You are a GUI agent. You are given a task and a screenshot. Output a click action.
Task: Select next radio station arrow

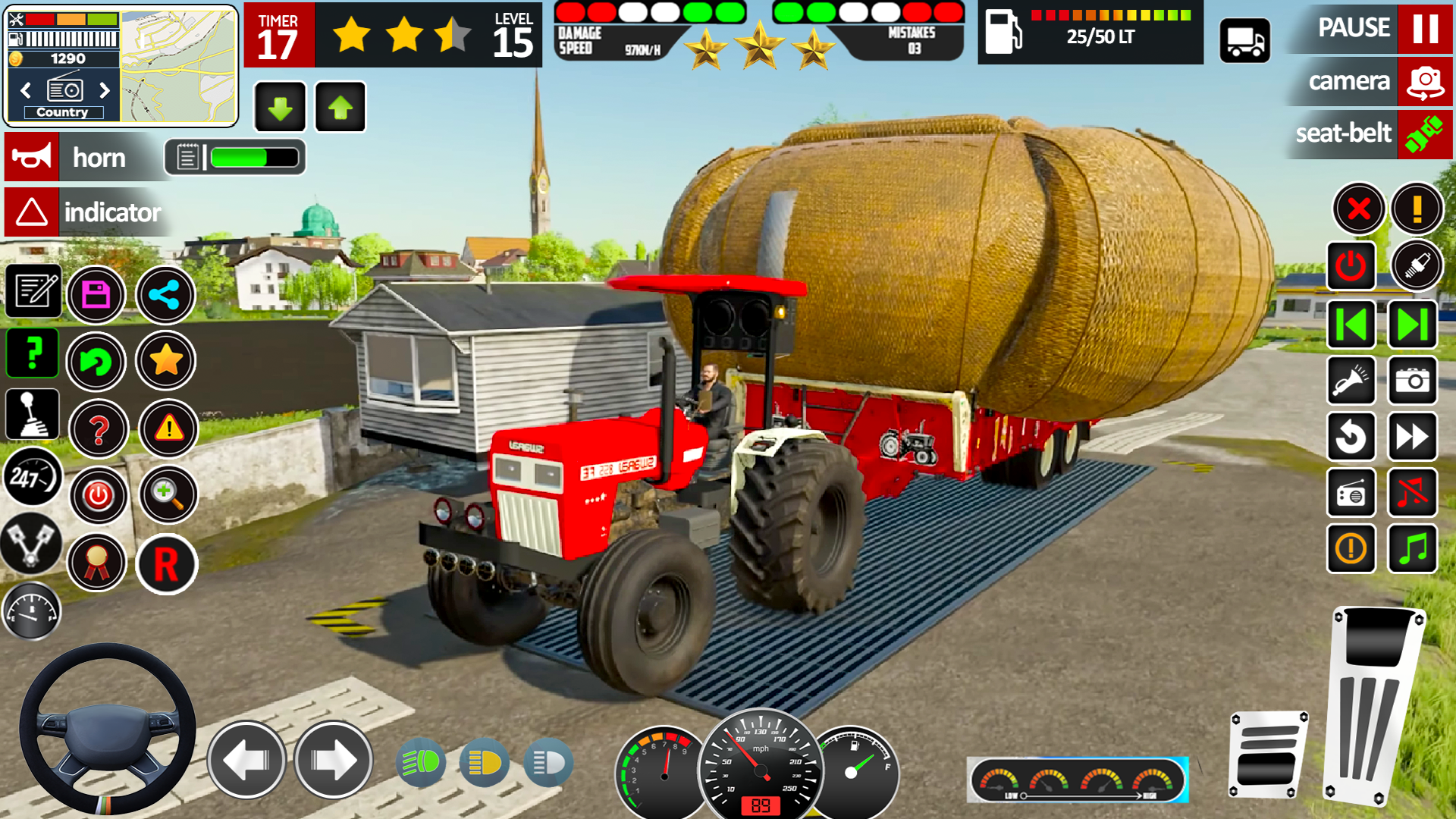pos(105,91)
